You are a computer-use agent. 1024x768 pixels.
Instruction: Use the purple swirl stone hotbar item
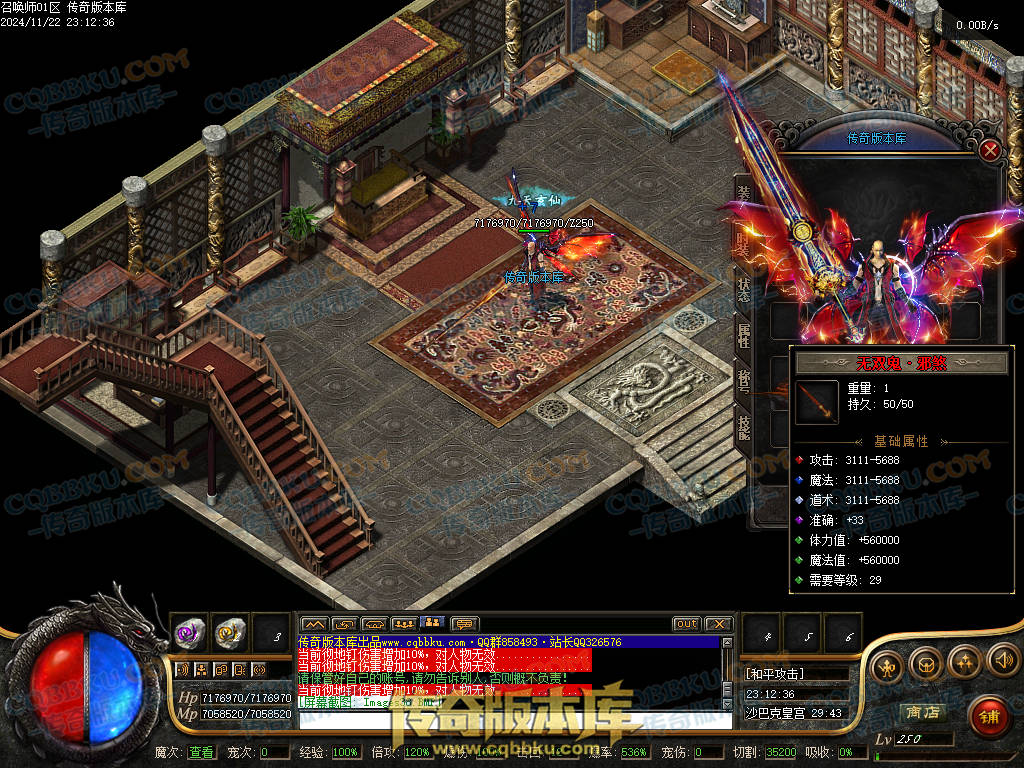point(190,632)
